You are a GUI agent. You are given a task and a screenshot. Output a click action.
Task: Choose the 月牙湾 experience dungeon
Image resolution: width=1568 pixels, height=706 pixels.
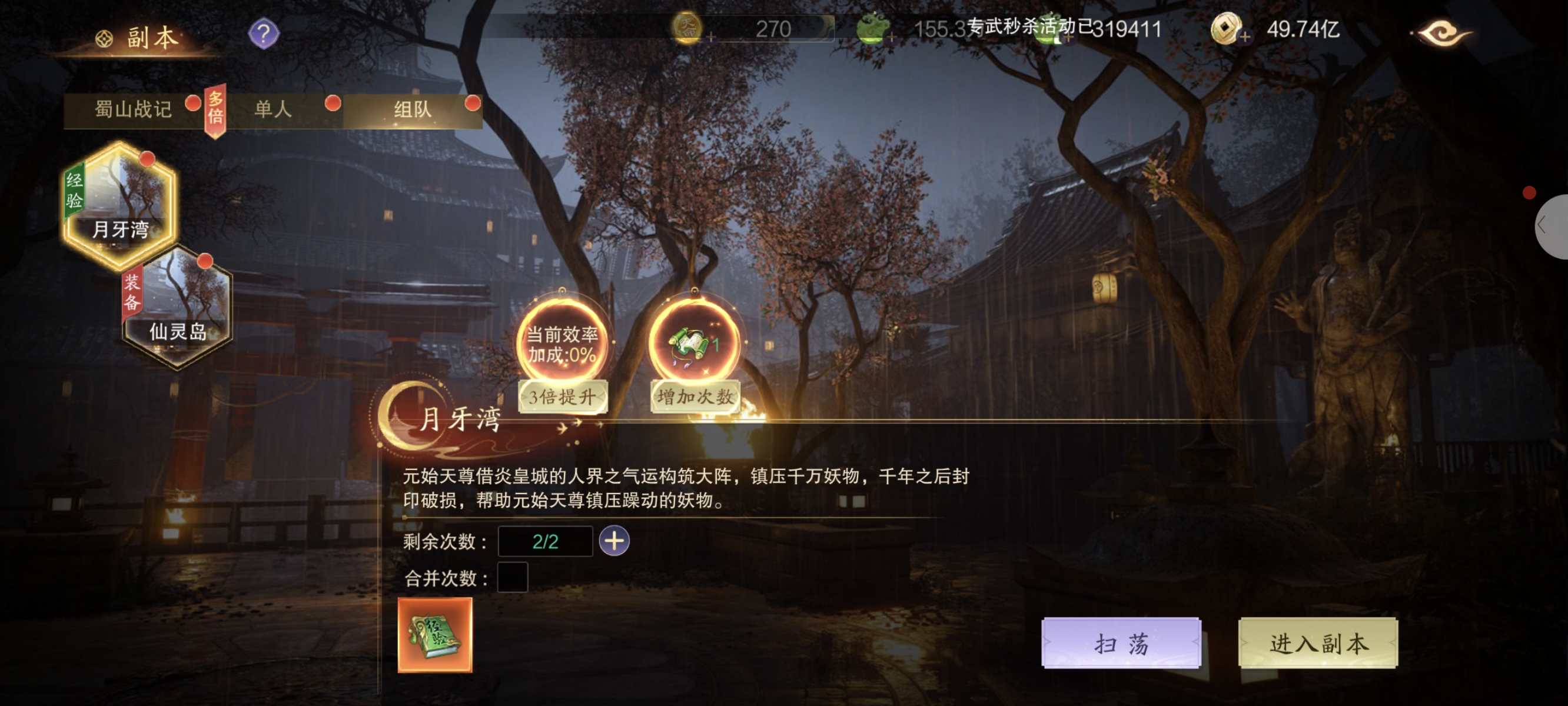pyautogui.click(x=120, y=205)
